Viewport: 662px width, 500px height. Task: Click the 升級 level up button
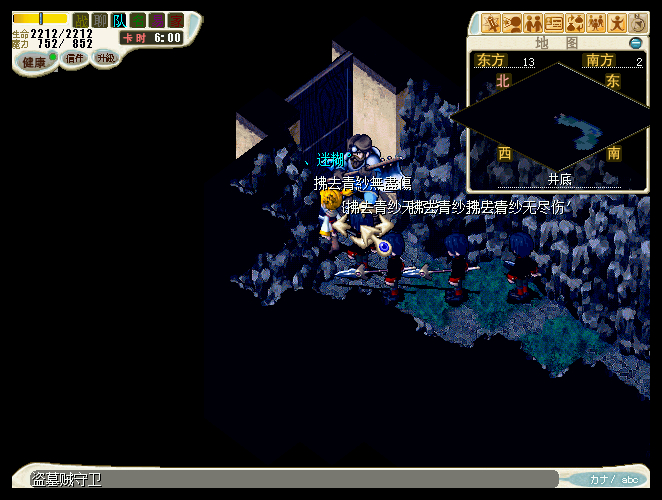coord(105,58)
